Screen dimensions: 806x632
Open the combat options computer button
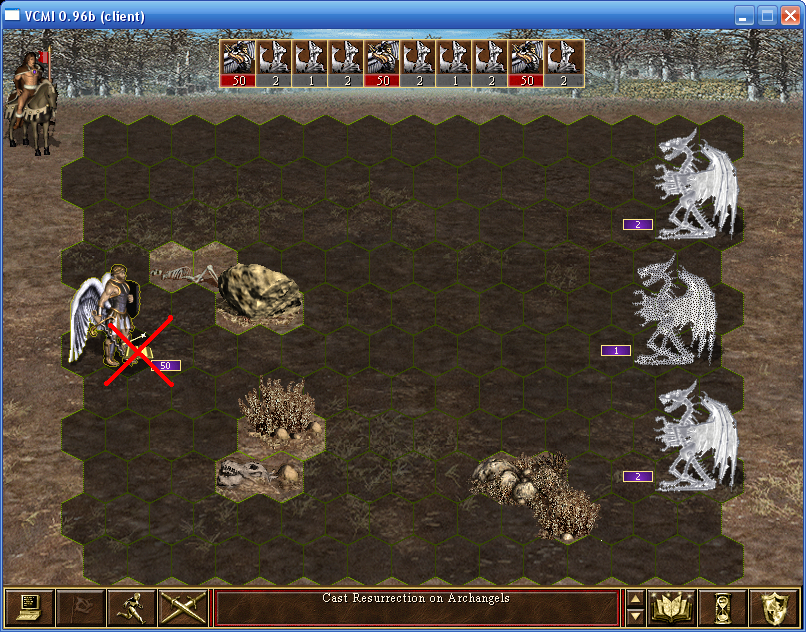point(29,607)
